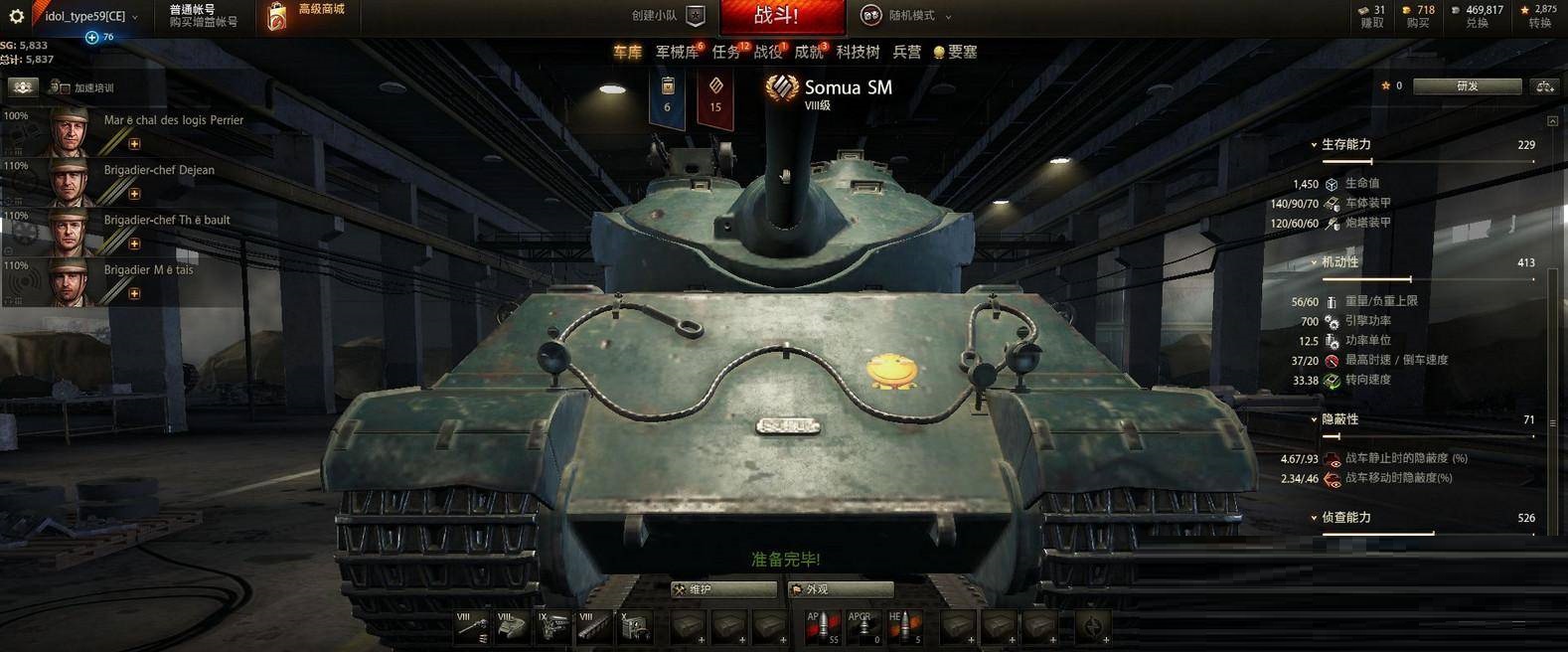This screenshot has height=652, width=1568.
Task: Open the 科技树 tech tree tab
Action: click(858, 52)
